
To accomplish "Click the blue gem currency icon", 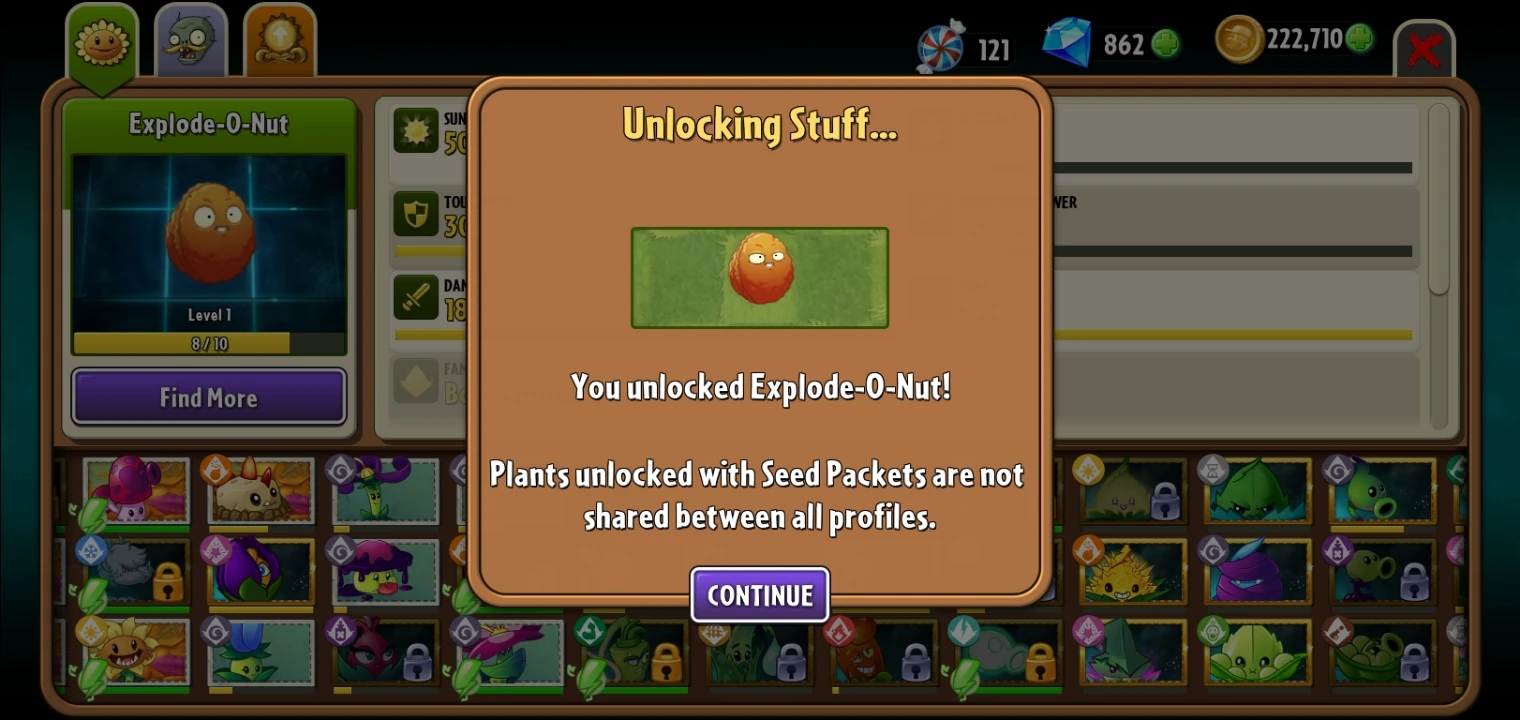I will pyautogui.click(x=1066, y=44).
